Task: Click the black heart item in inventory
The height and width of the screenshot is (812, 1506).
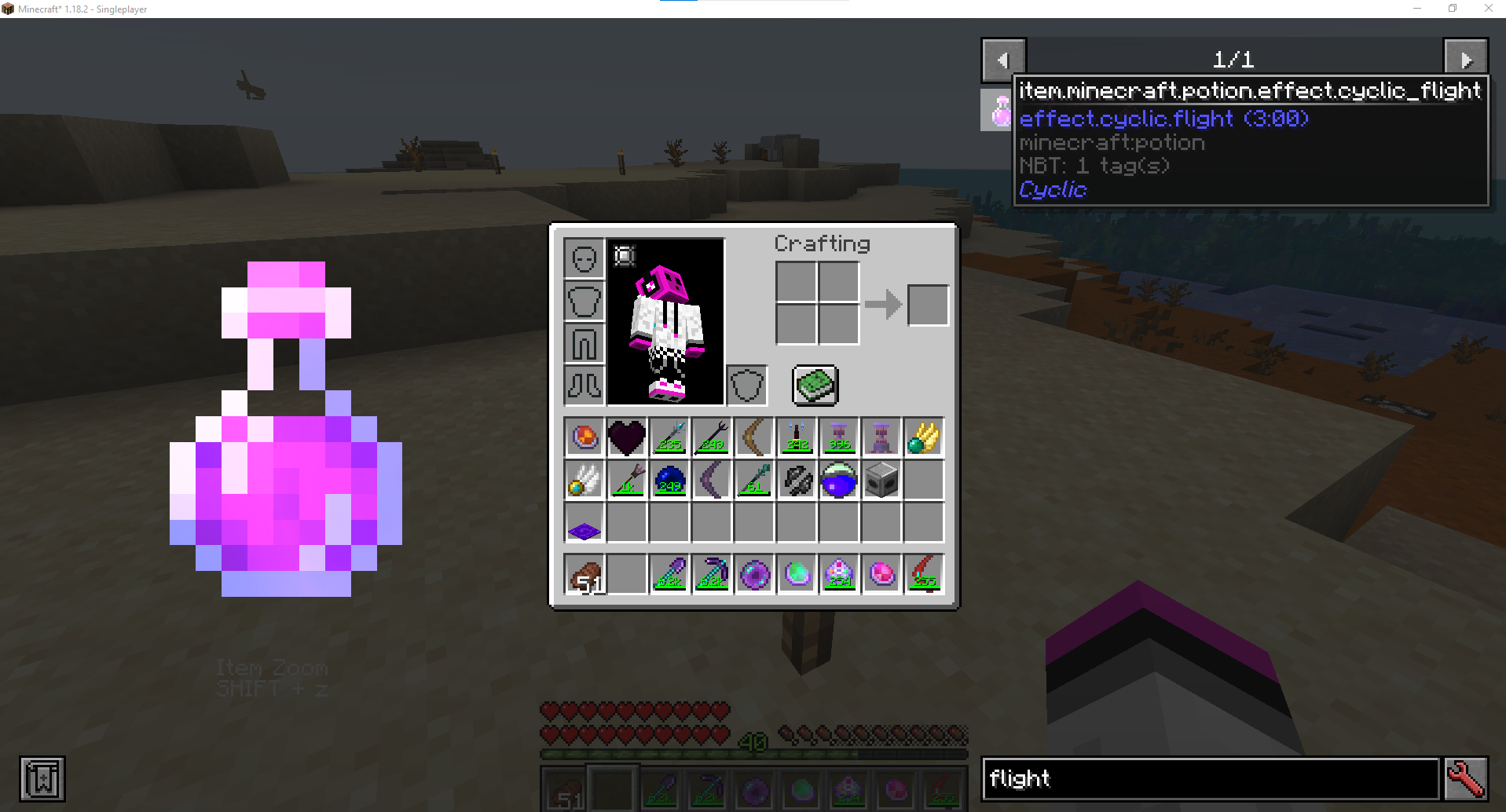Action: (x=626, y=437)
